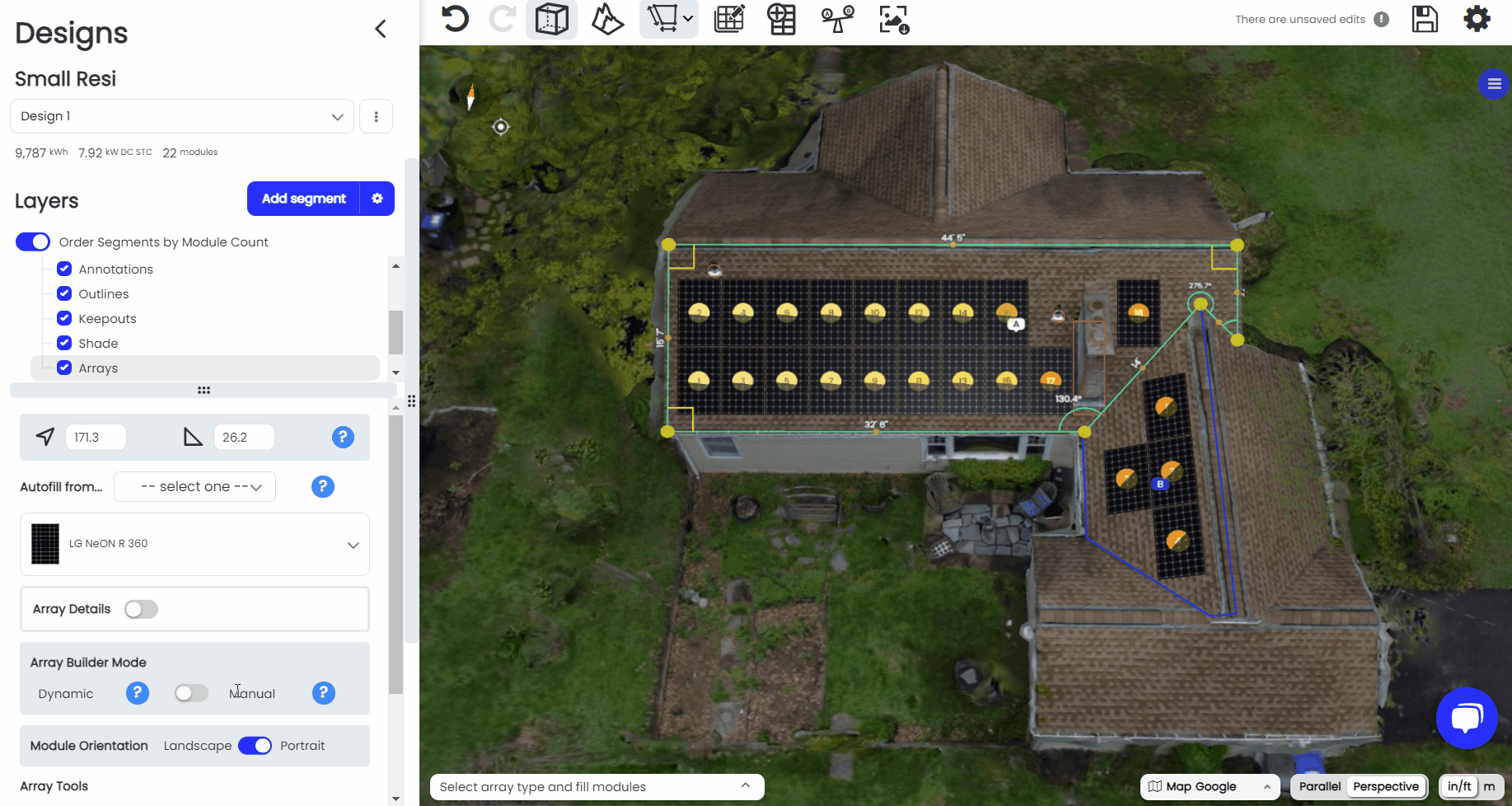The height and width of the screenshot is (806, 1512).
Task: Uncheck the Outlines layer checkbox
Action: (64, 293)
